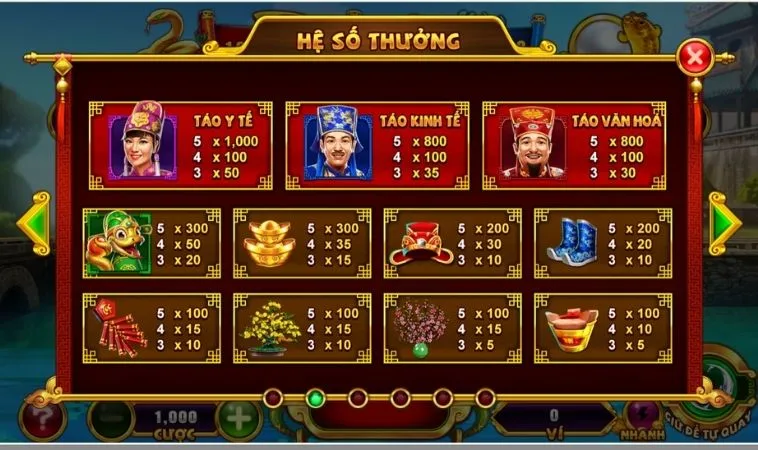Open the question mark help button
The width and height of the screenshot is (758, 450).
point(42,417)
